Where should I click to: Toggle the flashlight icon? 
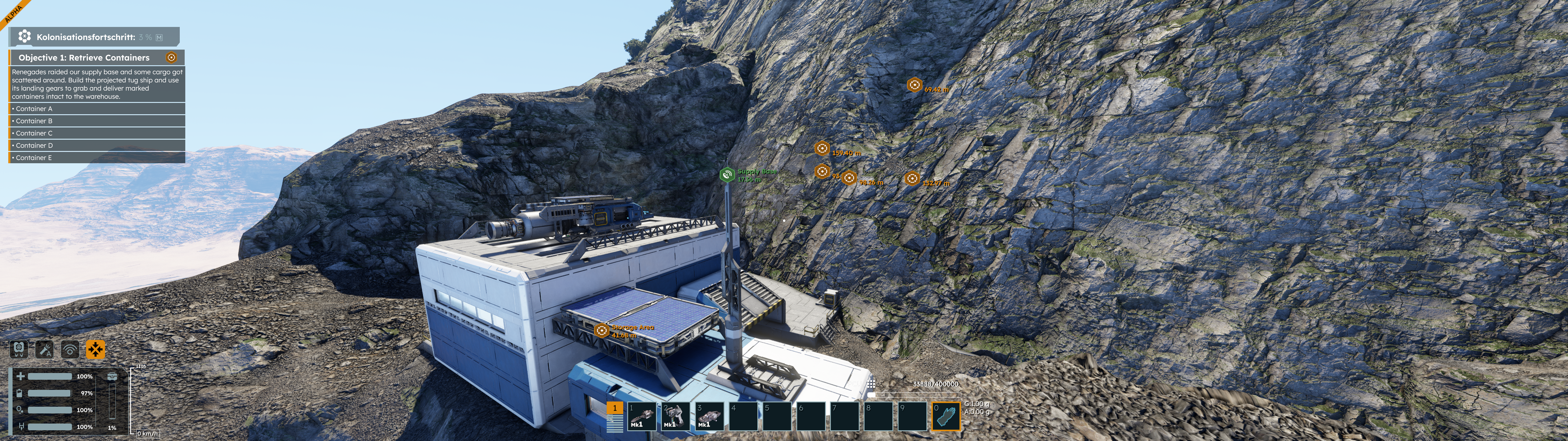pos(44,349)
